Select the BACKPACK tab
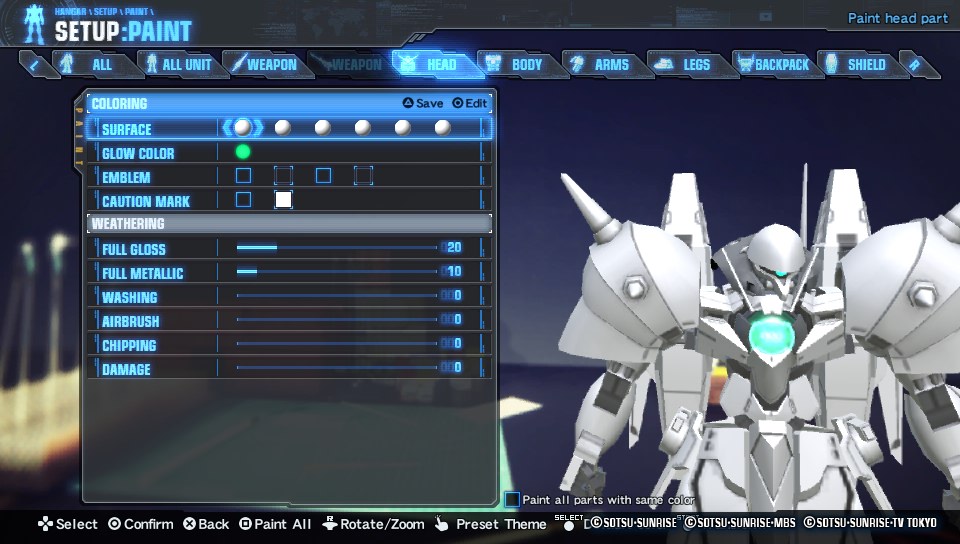 pos(772,64)
